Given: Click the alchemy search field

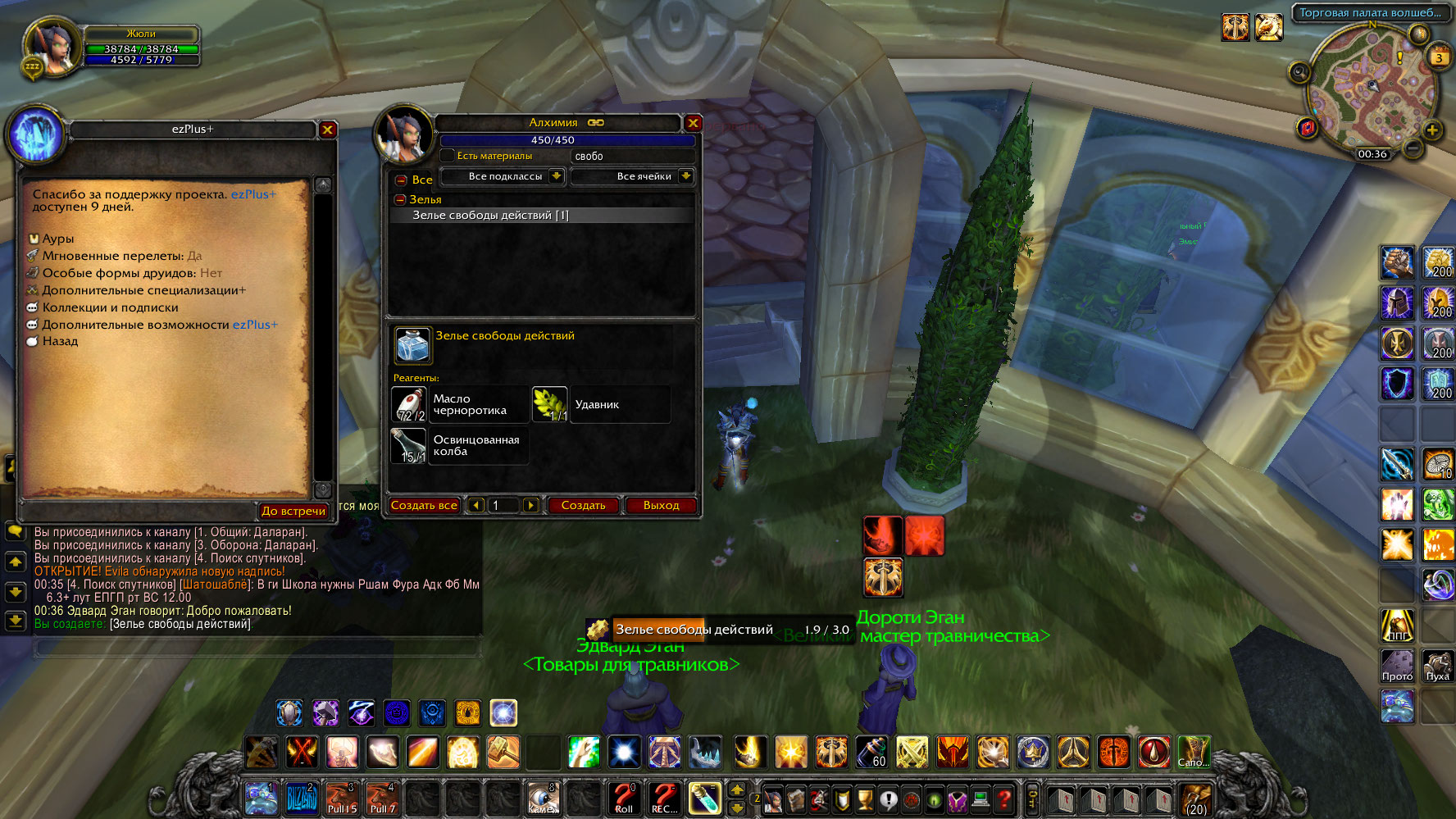Looking at the screenshot, I should tap(631, 156).
